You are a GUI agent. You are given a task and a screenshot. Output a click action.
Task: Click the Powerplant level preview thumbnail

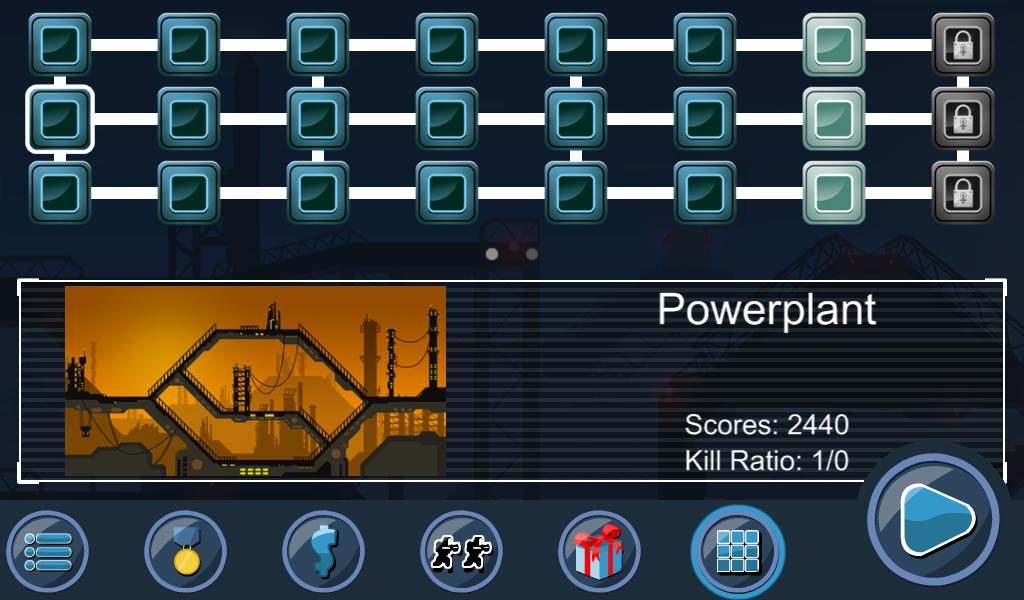pos(255,381)
